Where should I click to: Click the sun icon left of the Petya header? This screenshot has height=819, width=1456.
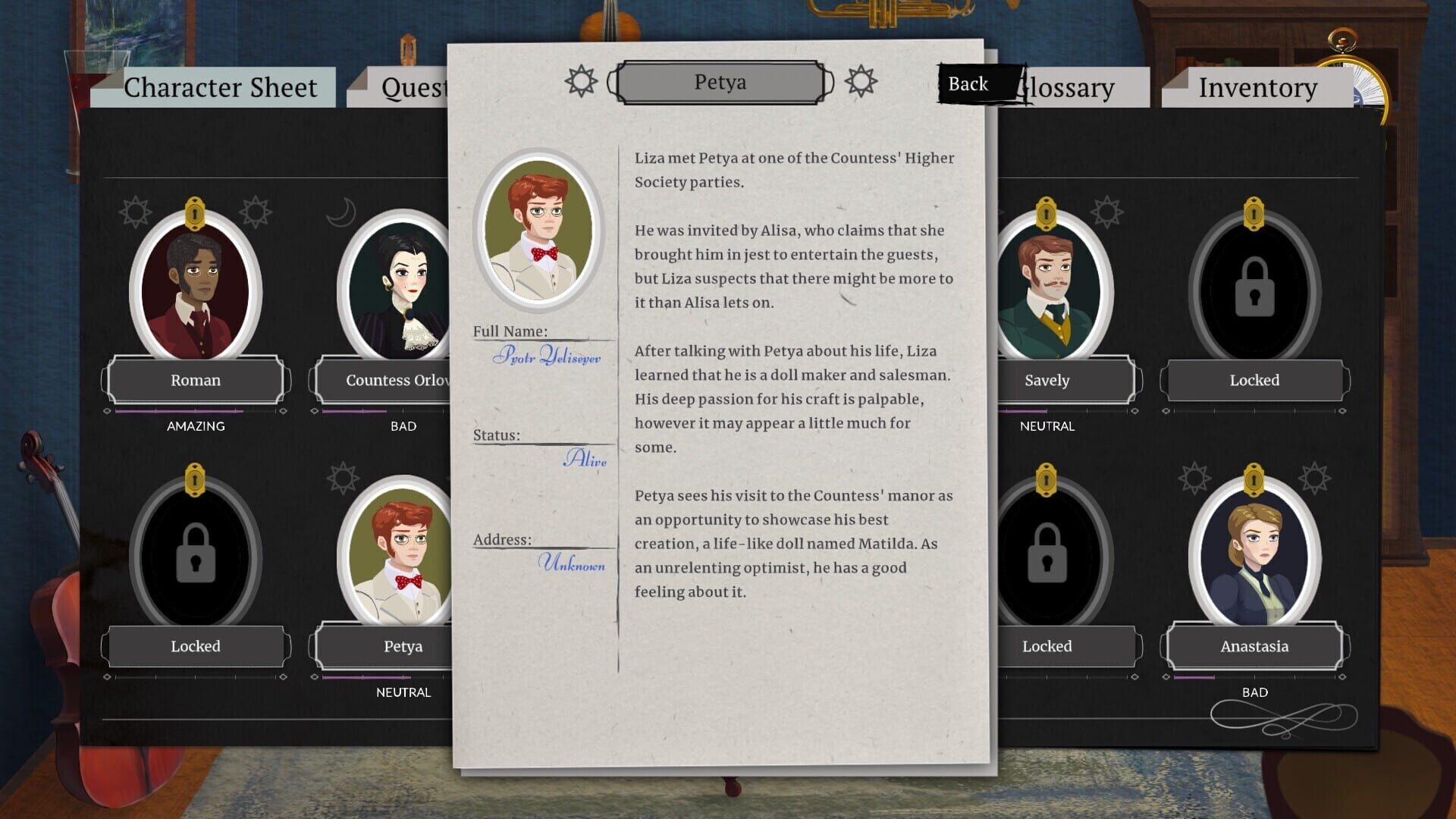coord(580,81)
